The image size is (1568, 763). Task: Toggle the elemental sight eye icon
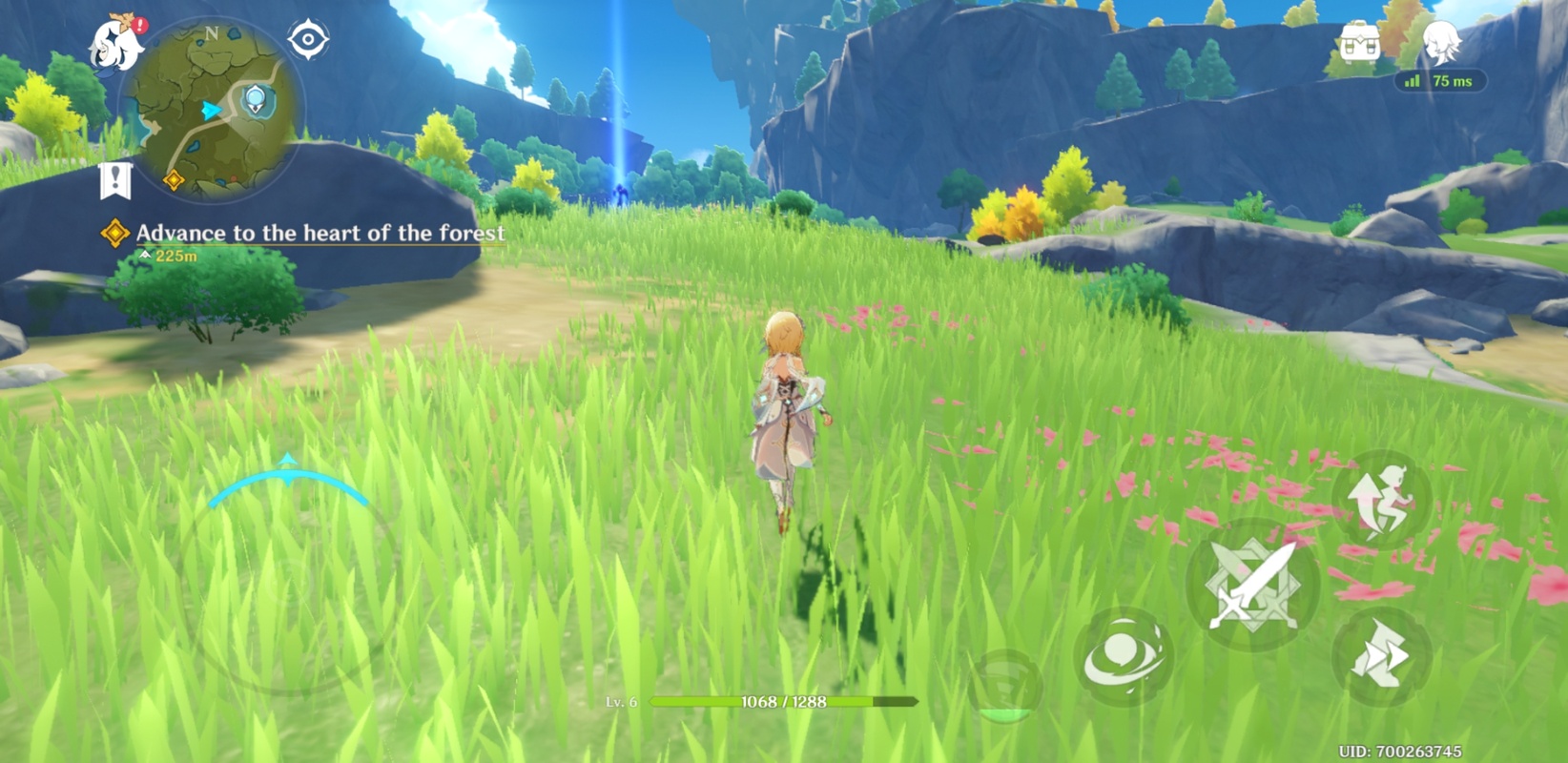coord(308,40)
